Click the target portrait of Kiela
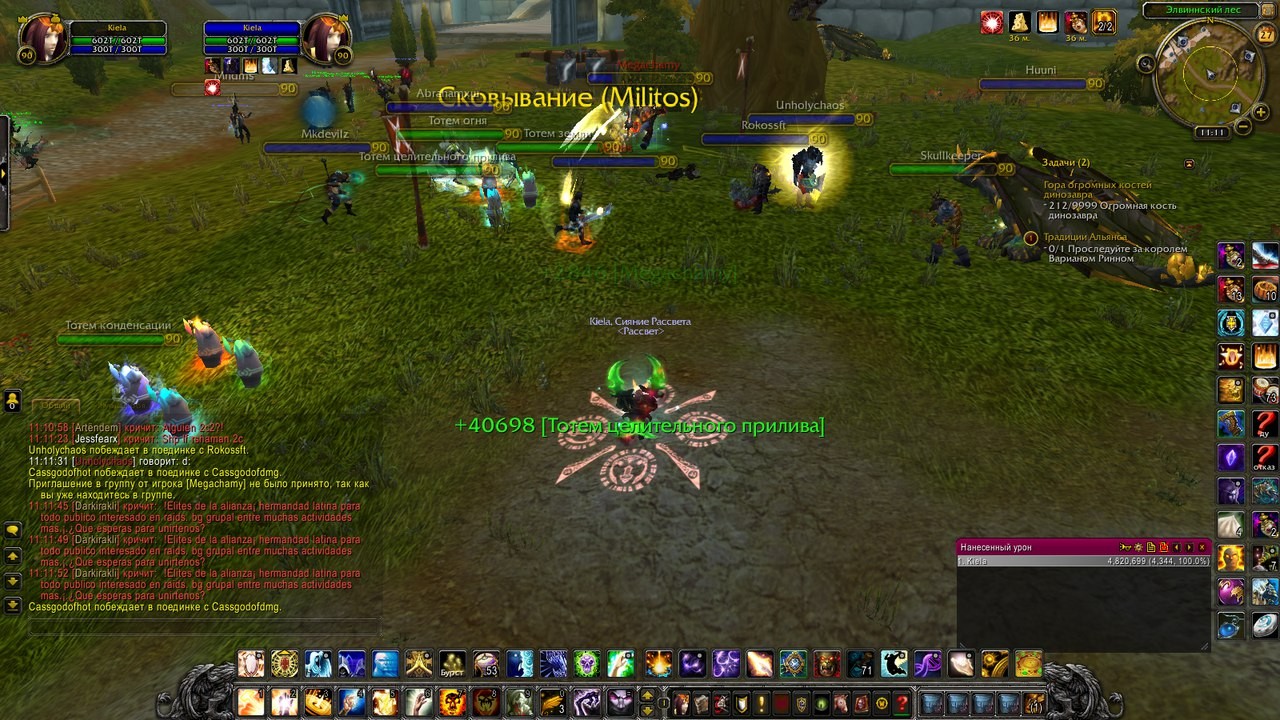Viewport: 1280px width, 720px height. (325, 38)
